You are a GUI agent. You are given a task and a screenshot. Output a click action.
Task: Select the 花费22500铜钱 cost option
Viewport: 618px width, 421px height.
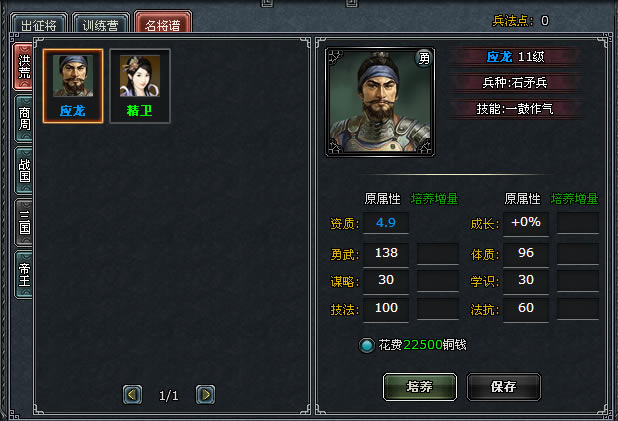point(367,345)
